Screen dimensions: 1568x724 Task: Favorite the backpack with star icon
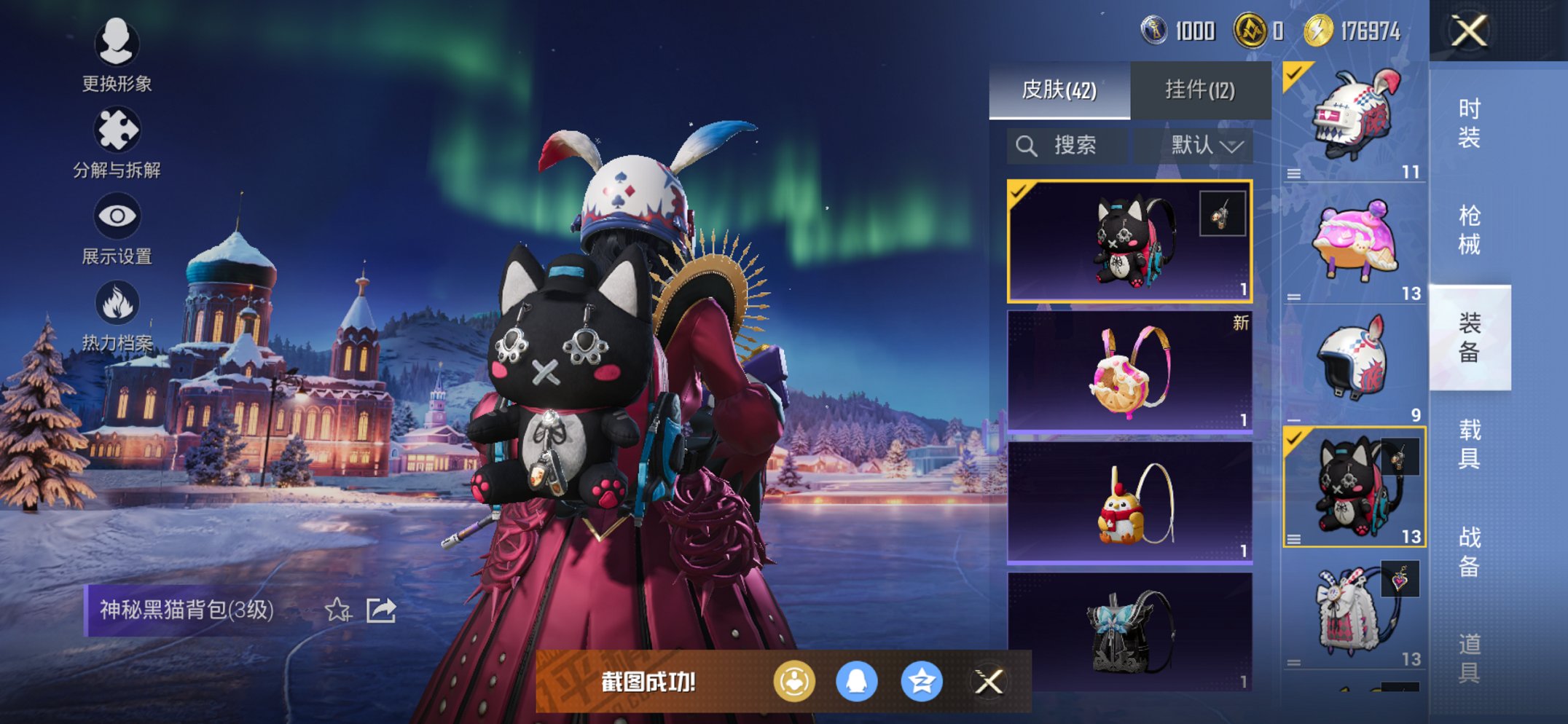pos(337,610)
